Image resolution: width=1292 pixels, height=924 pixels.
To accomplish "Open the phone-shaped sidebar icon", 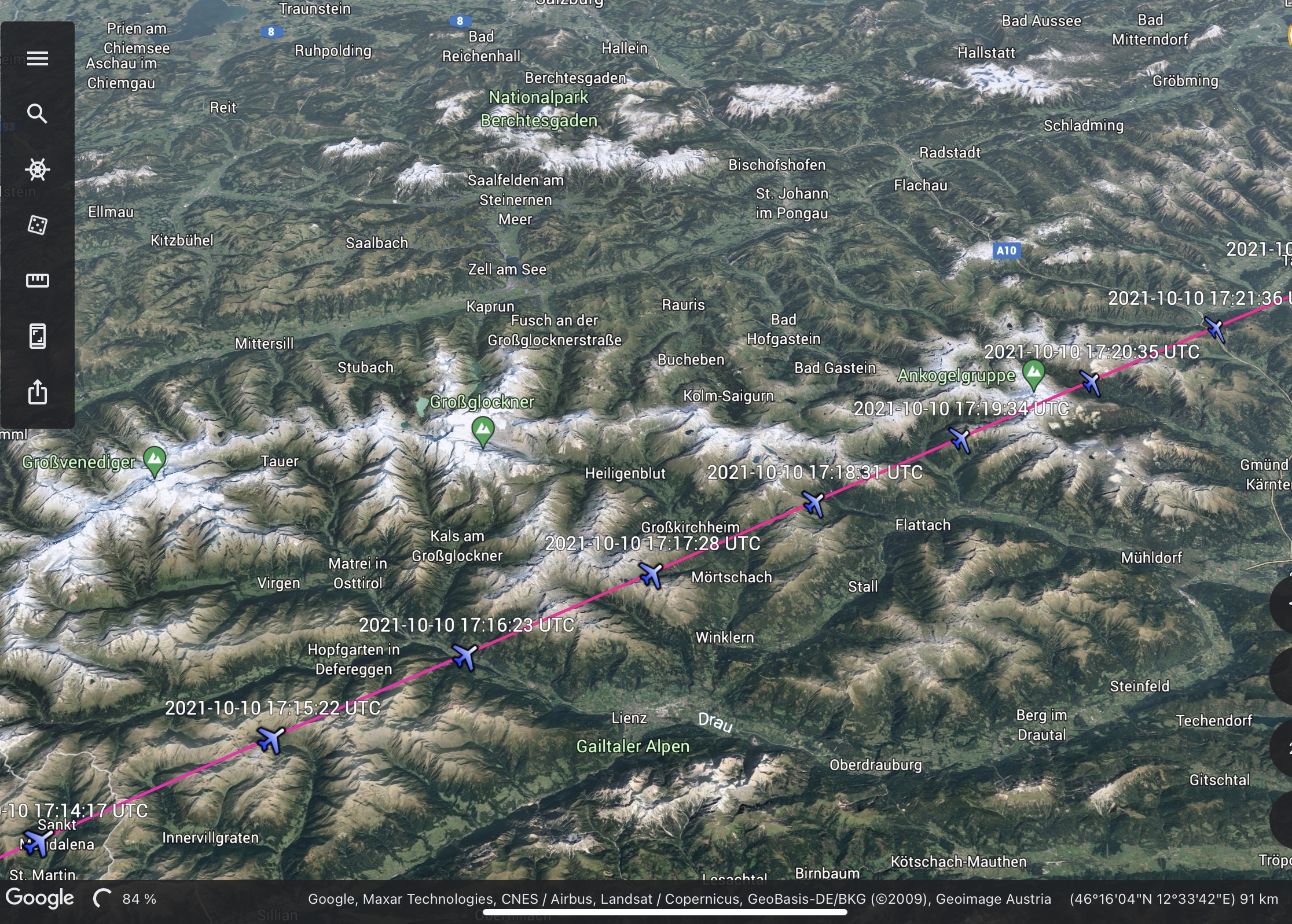I will 38,336.
